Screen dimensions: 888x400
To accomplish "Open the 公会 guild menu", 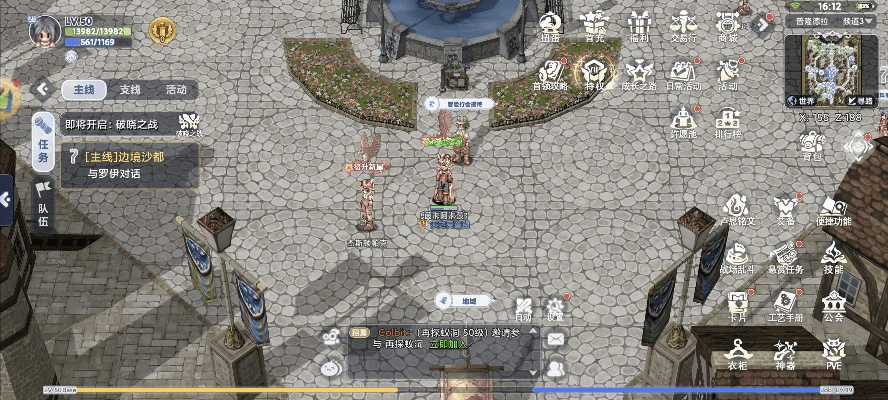I will [833, 306].
